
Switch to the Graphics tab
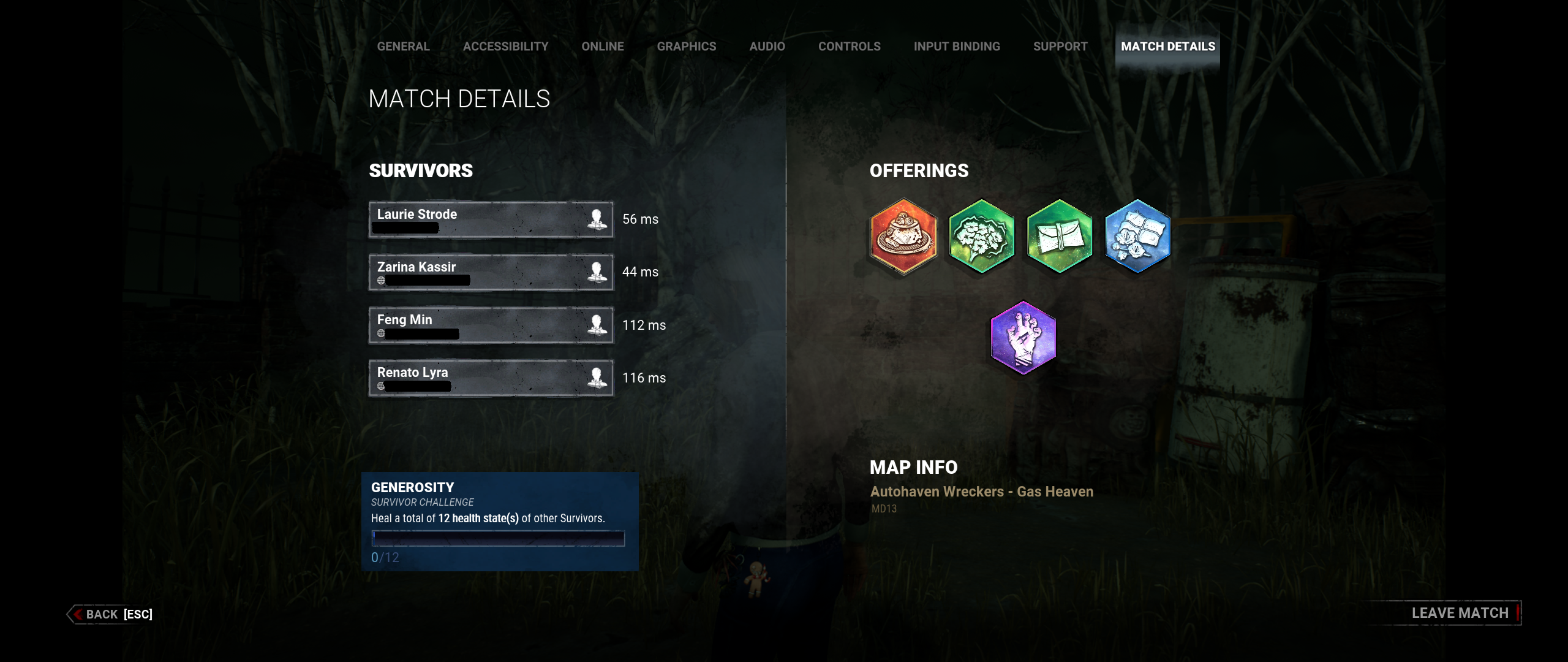coord(687,46)
